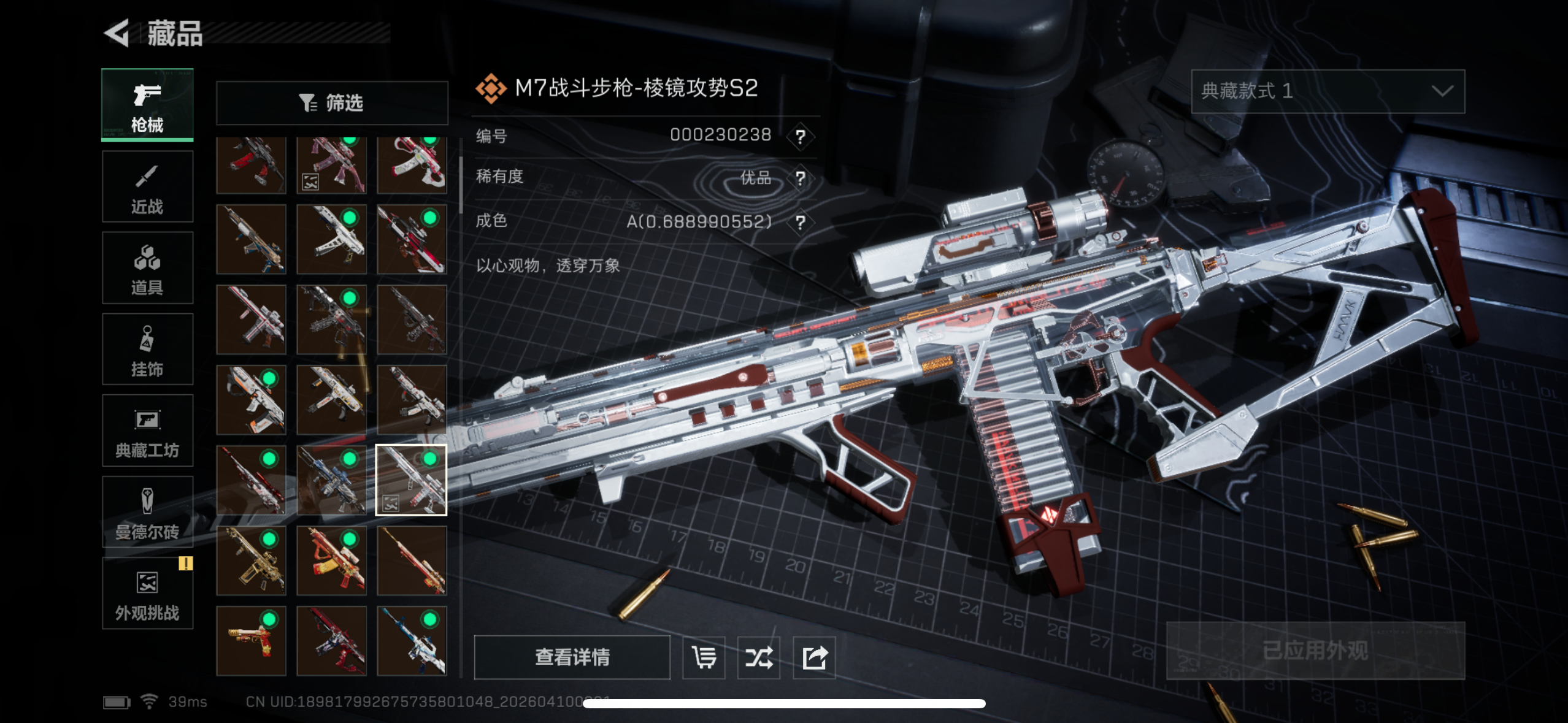
Task: Open the 筛选 filter button
Action: (x=332, y=103)
